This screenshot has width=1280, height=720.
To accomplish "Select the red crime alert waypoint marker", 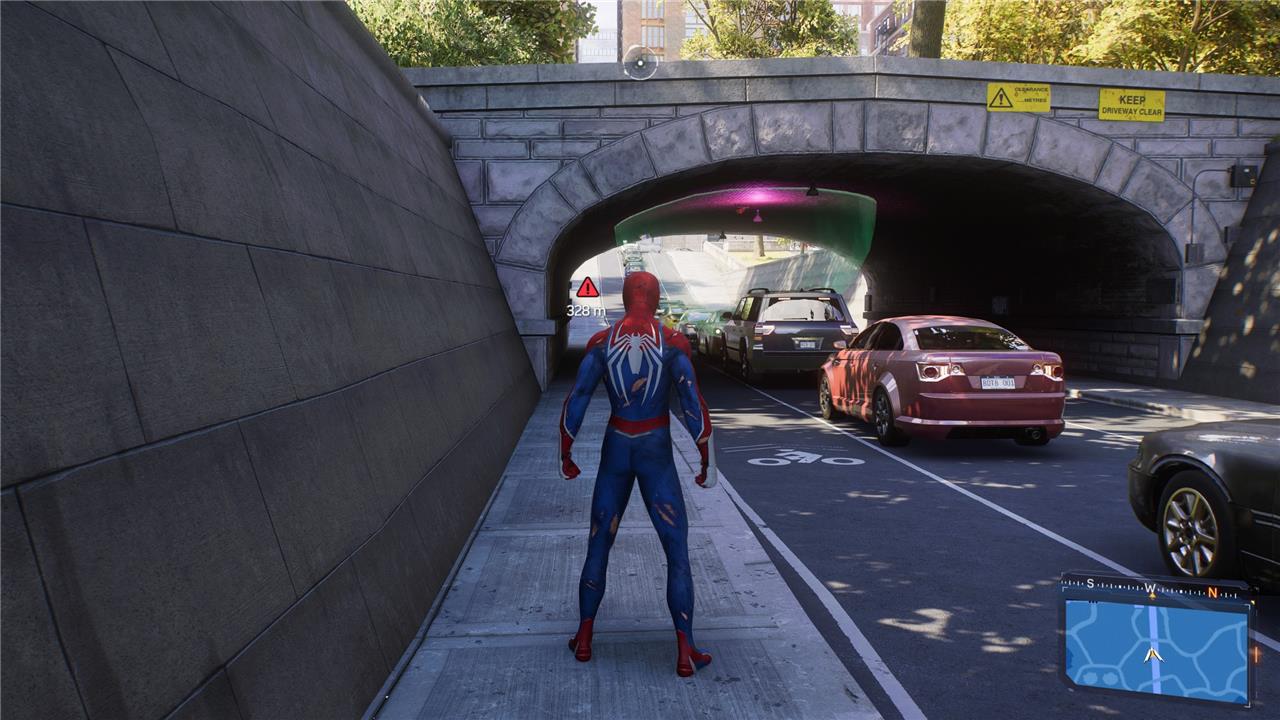I will tap(588, 288).
